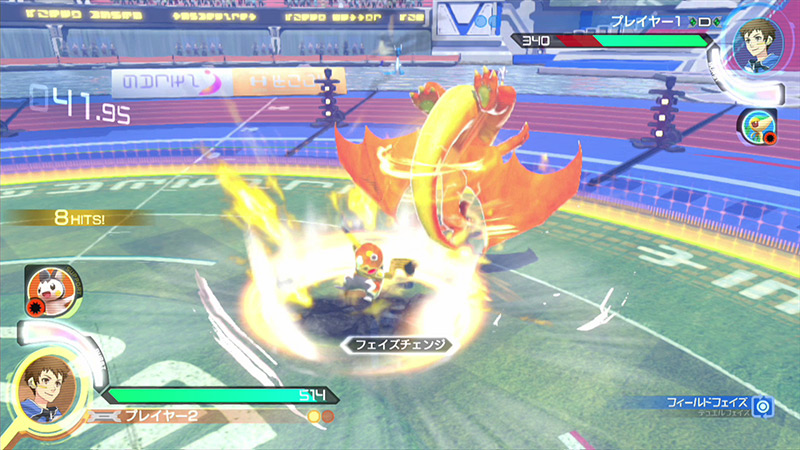Viewport: 800px width, 450px height.
Task: Select the Emolga support Pokémon icon
Action: tap(46, 292)
